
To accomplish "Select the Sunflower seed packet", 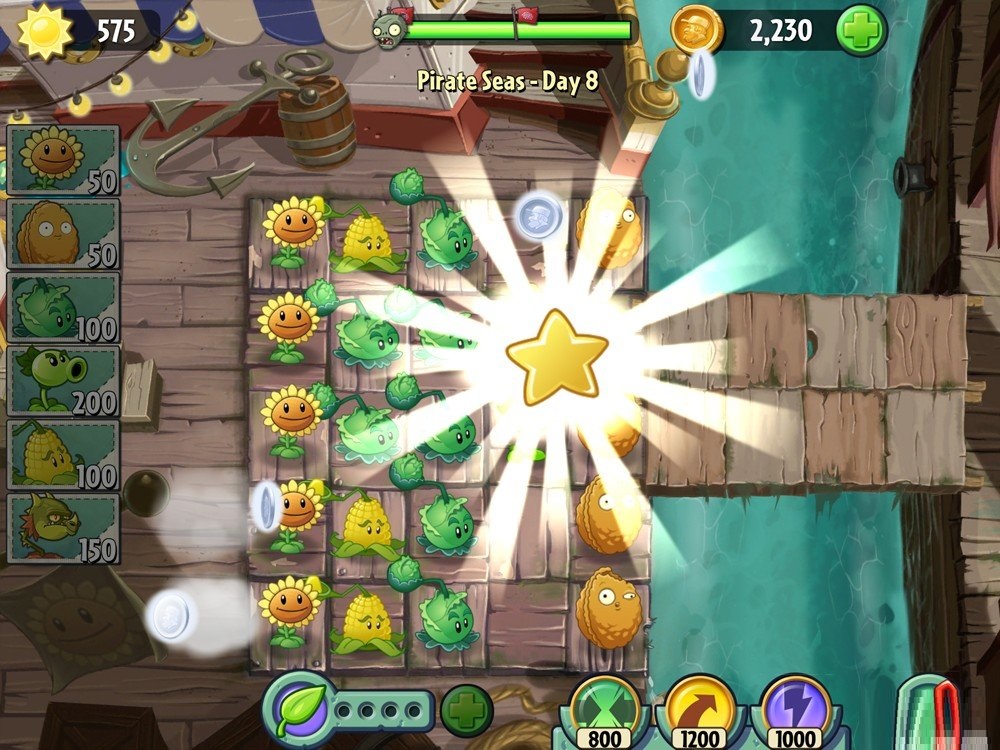I will (x=62, y=159).
